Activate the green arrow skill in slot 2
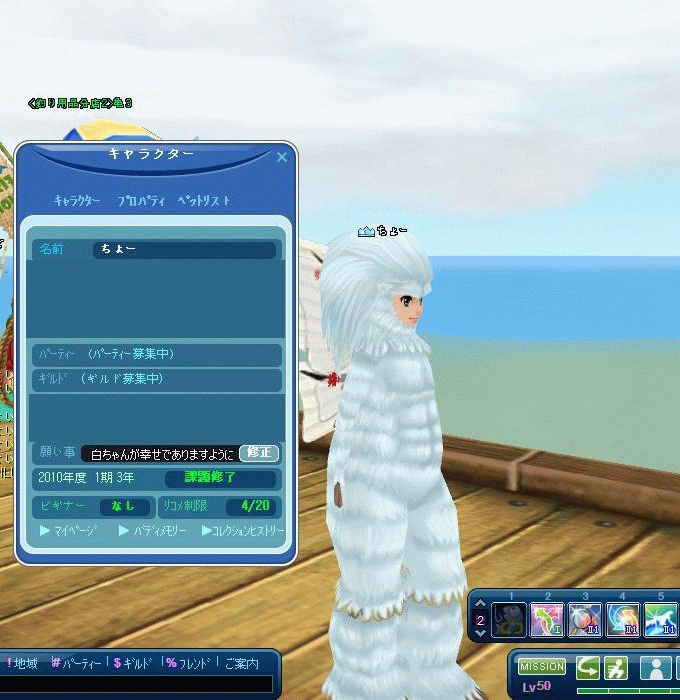 [547, 620]
